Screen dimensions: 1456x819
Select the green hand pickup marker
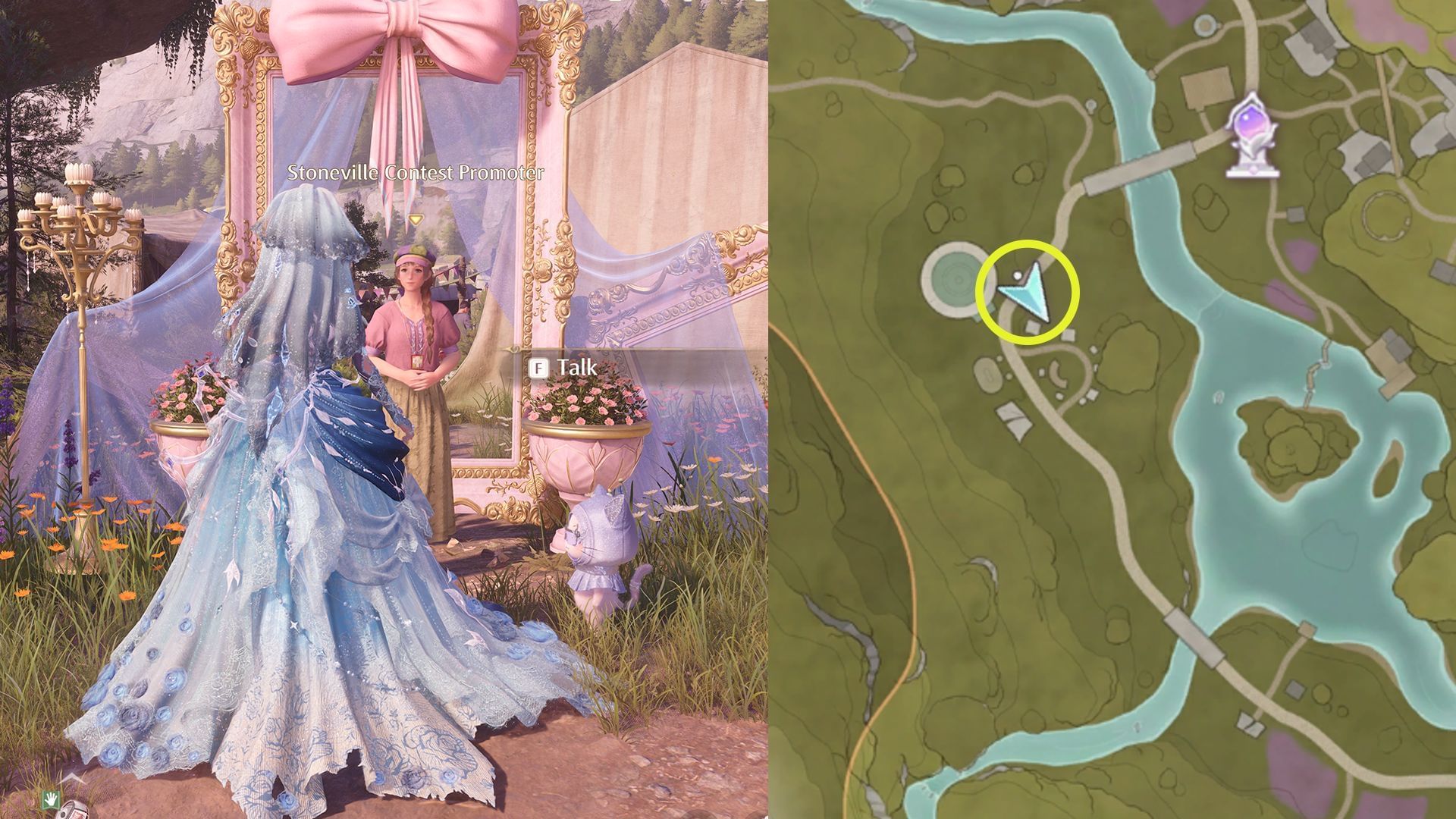(51, 801)
